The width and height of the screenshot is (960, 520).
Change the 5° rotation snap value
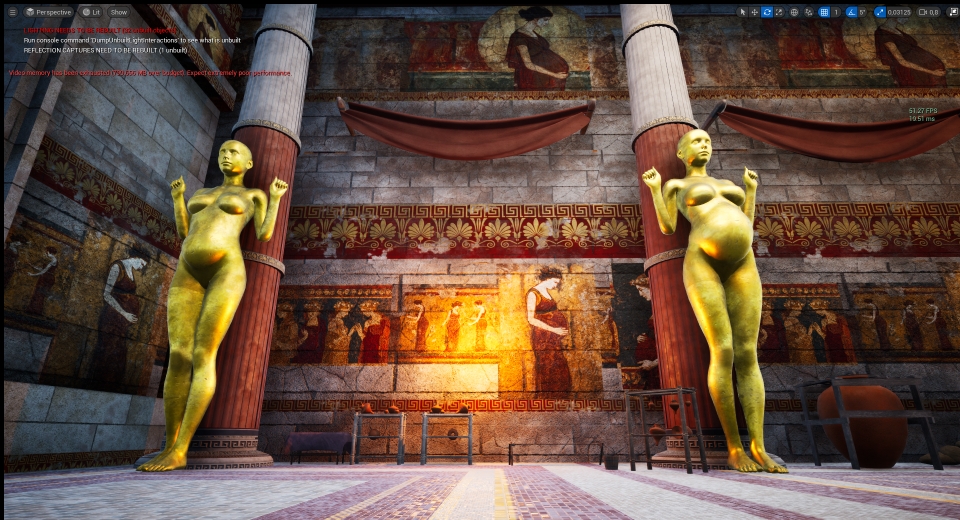862,12
